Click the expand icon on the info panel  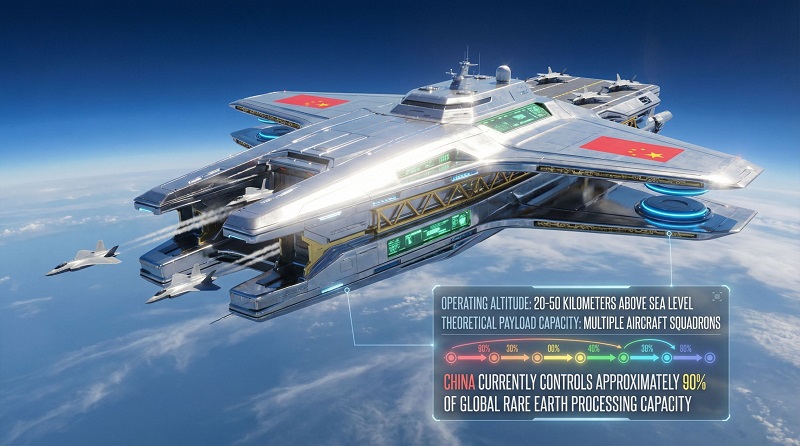tap(716, 296)
